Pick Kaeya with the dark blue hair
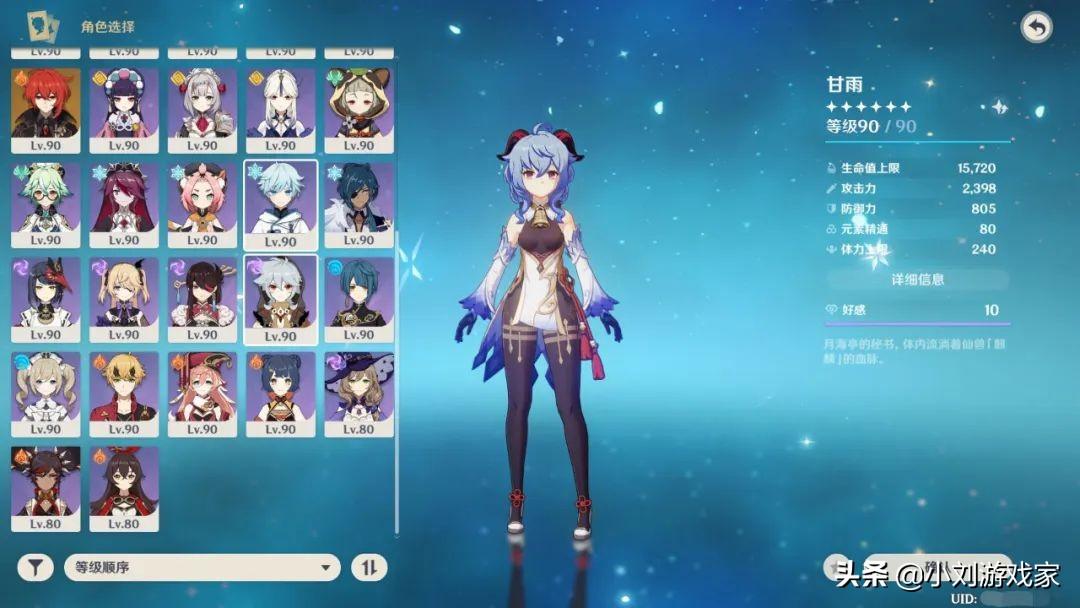 pyautogui.click(x=358, y=205)
